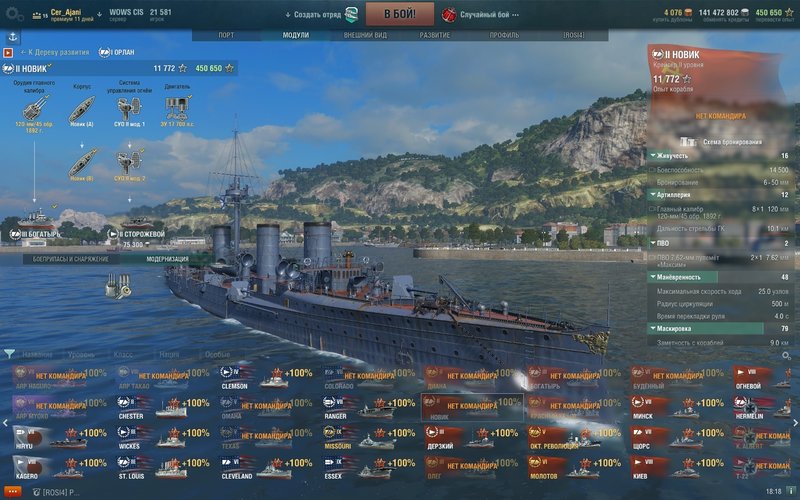The height and width of the screenshot is (500, 800).
Task: View the Схема бронирования armor layout
Action: [722, 142]
